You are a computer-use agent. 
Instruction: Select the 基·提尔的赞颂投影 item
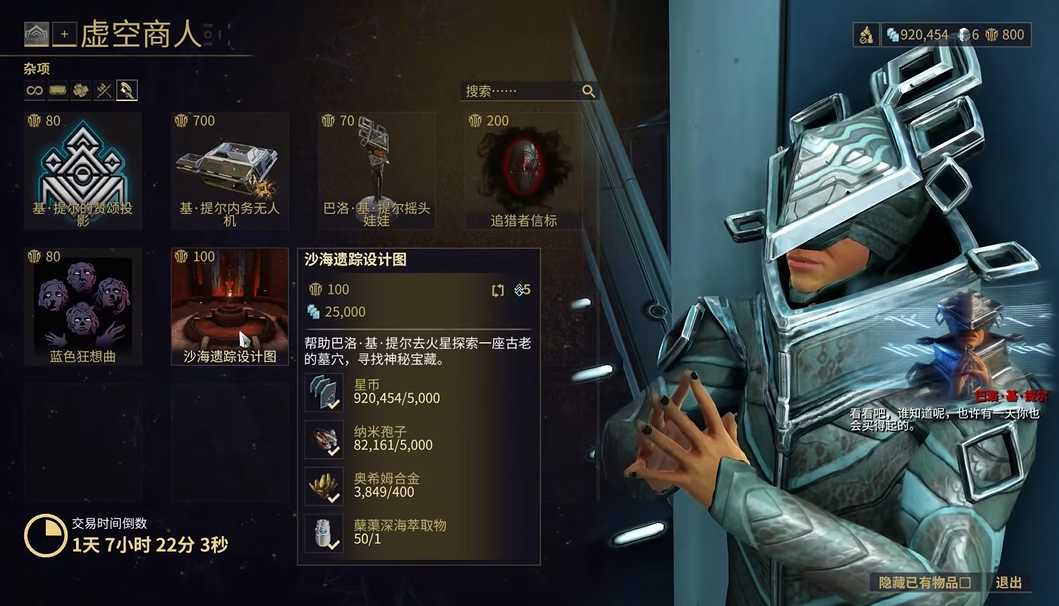point(82,170)
